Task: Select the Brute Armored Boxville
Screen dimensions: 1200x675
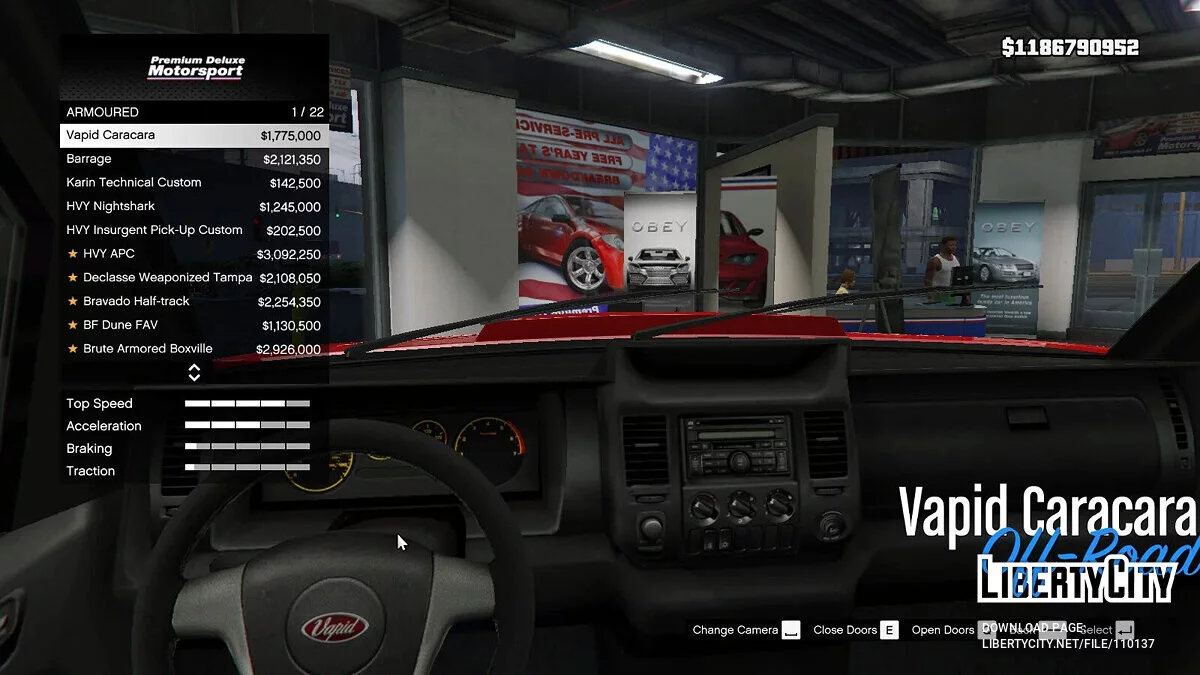Action: 194,349
